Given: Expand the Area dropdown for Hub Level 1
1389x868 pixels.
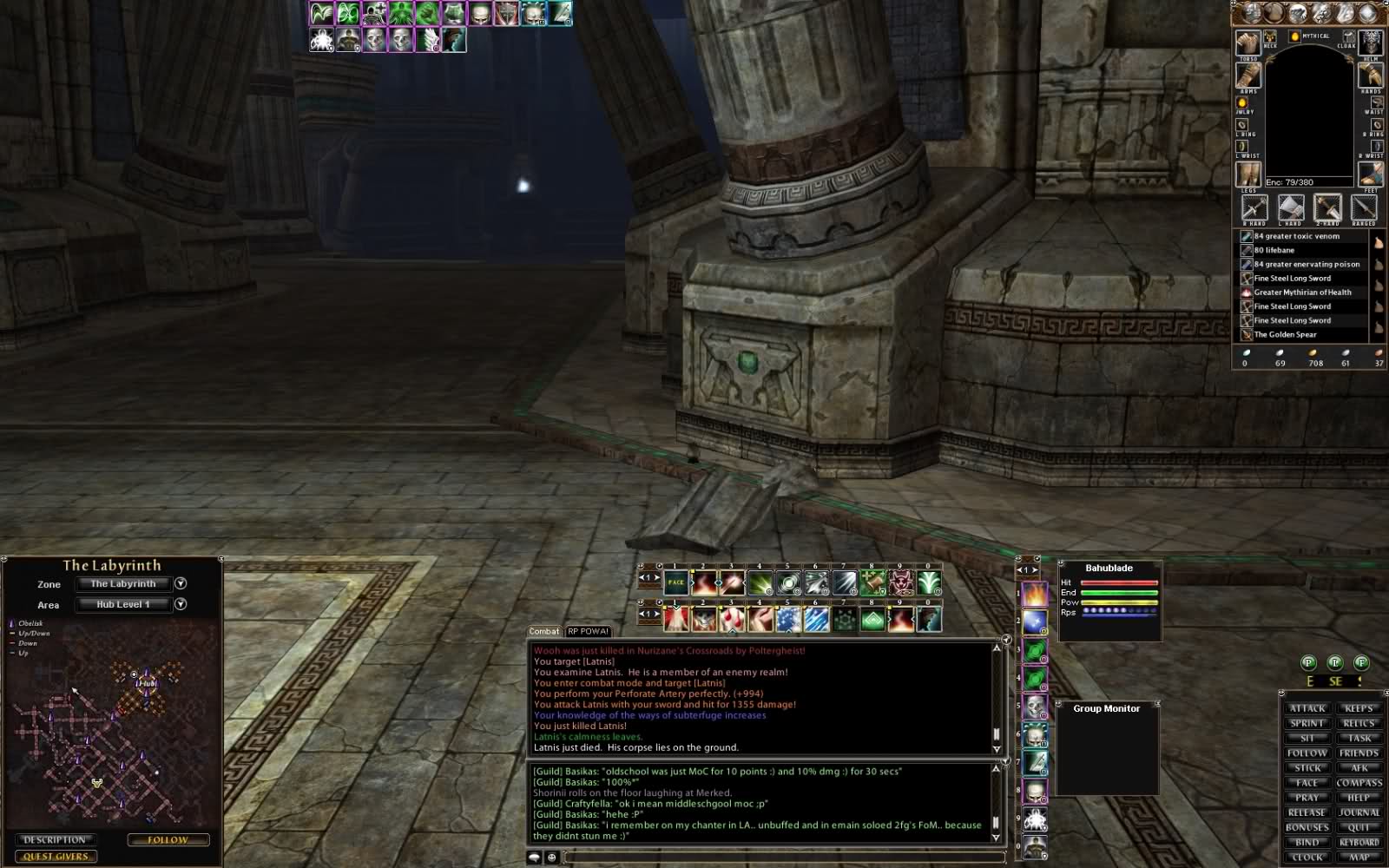Looking at the screenshot, I should point(181,604).
